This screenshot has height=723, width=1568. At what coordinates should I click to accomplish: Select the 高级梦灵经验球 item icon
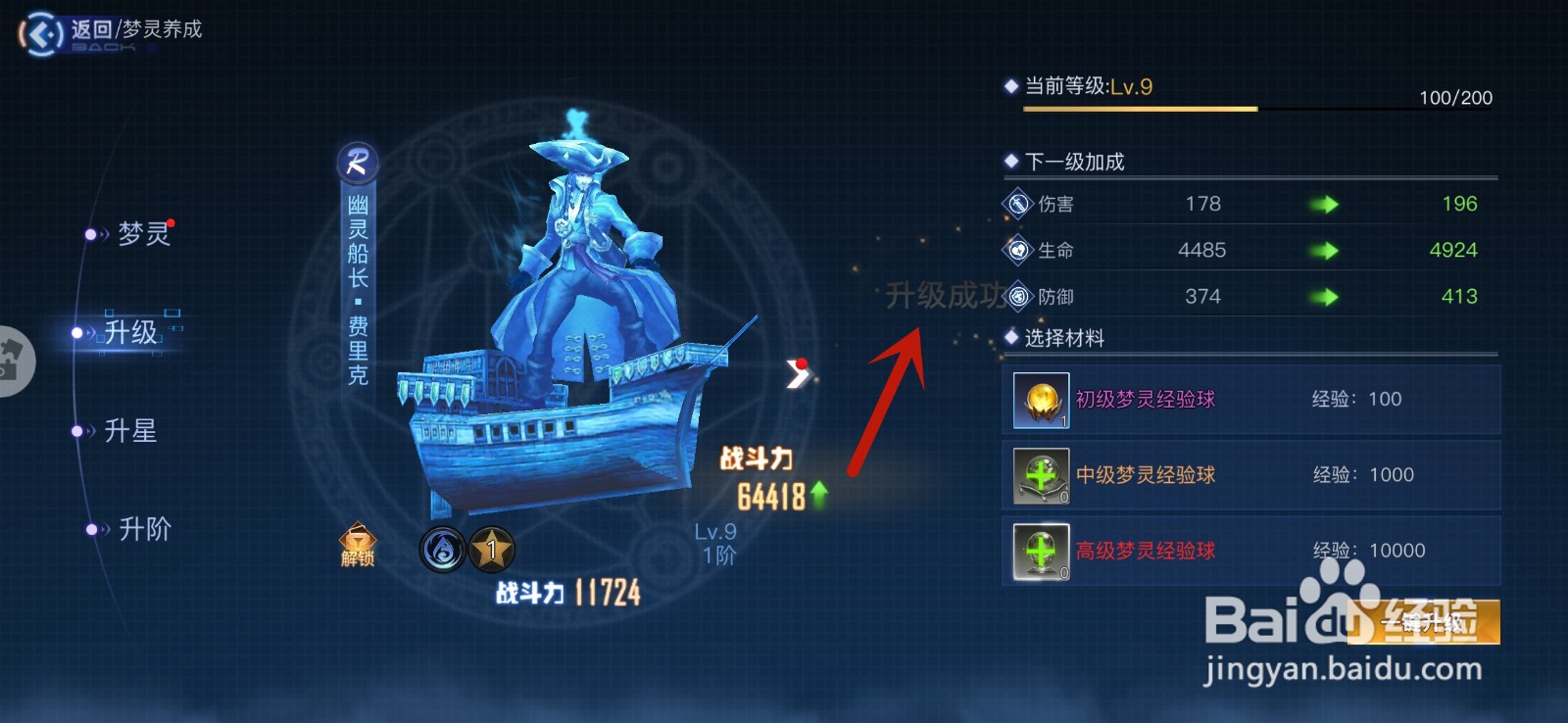tap(1042, 550)
